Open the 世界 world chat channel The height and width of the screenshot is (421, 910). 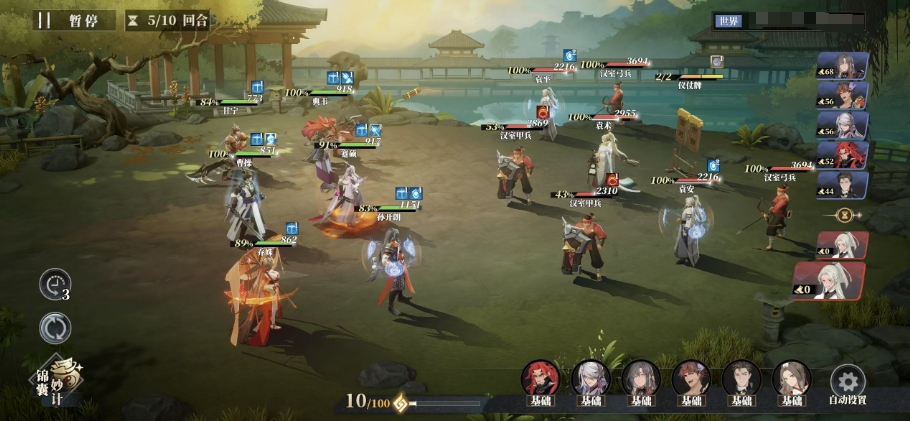pyautogui.click(x=728, y=20)
